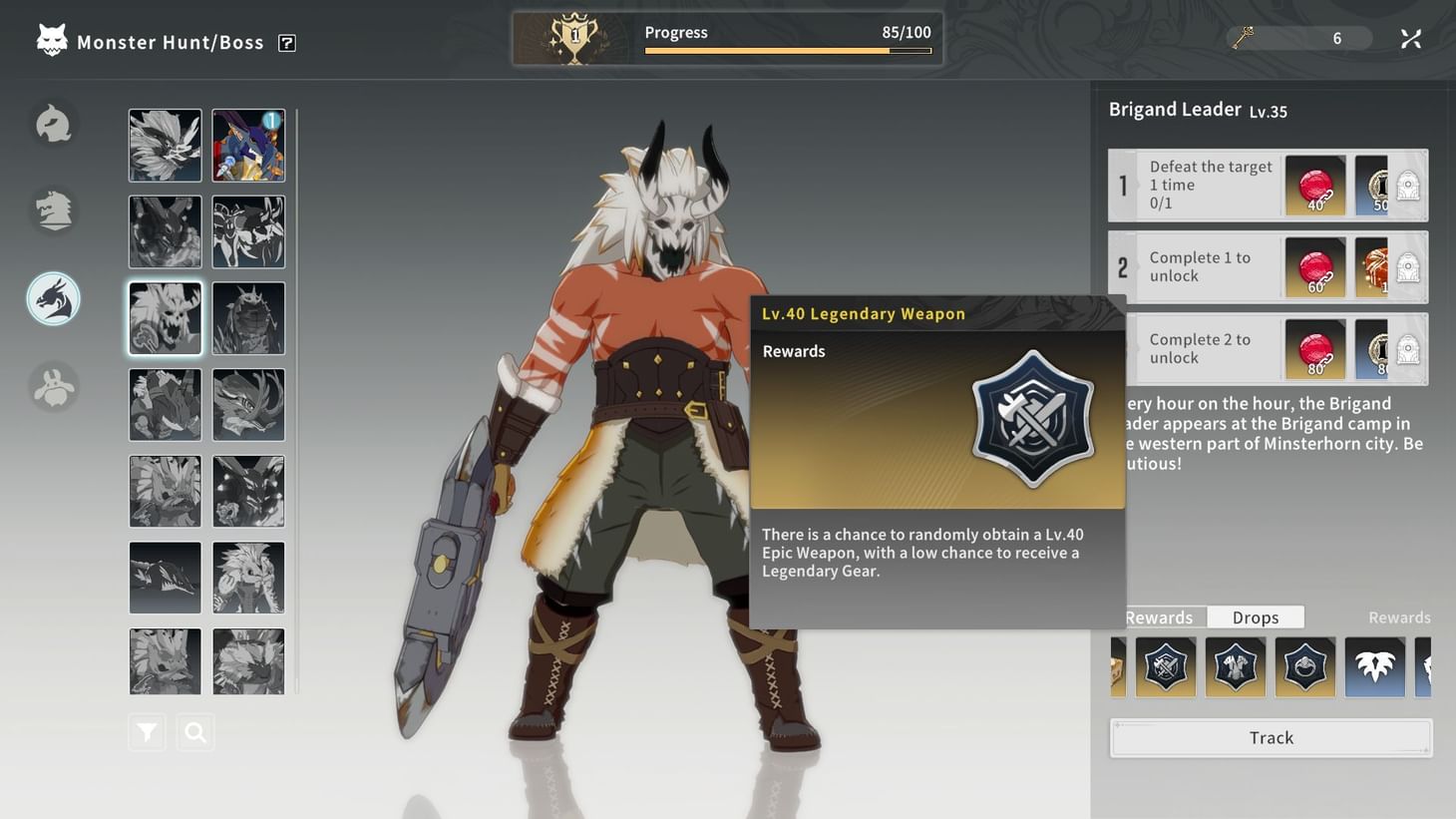
Task: Select the rabbit-like monster category icon
Action: [53, 387]
